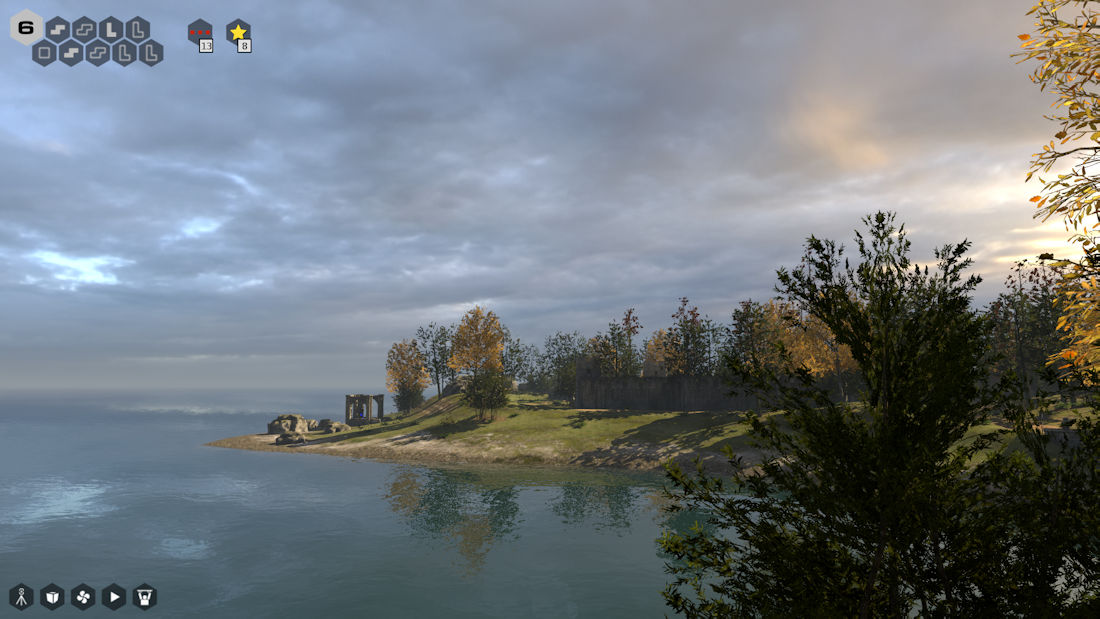This screenshot has height=619, width=1100.
Task: Open the red three-dots icon
Action: [x=200, y=33]
